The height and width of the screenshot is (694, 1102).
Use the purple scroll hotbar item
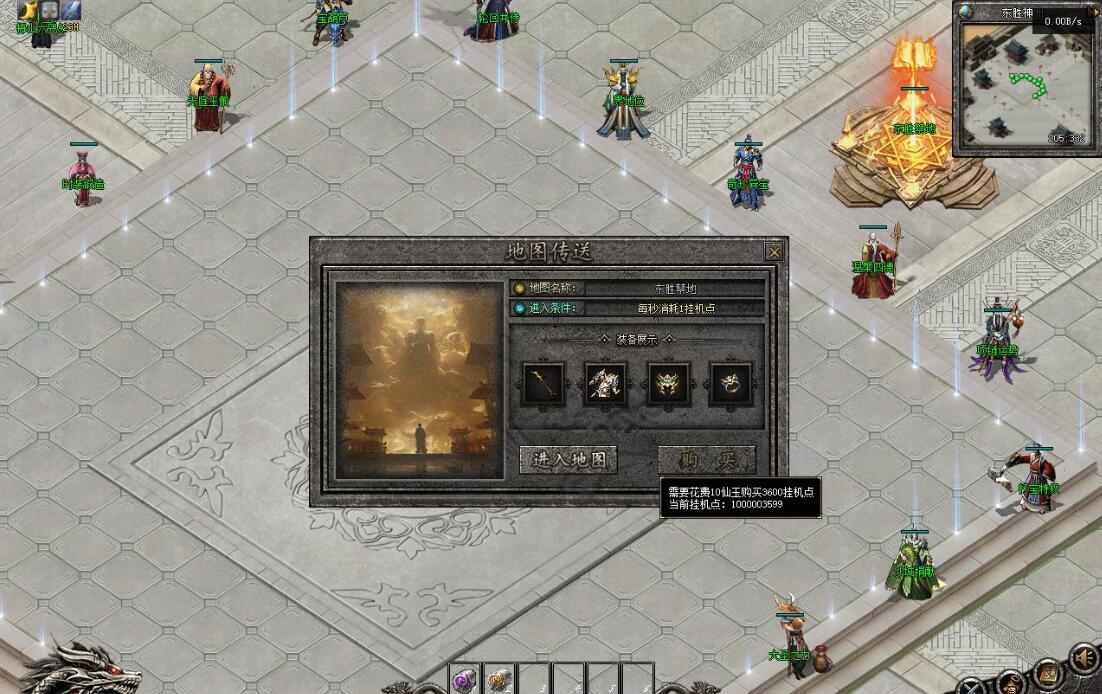pos(464,680)
